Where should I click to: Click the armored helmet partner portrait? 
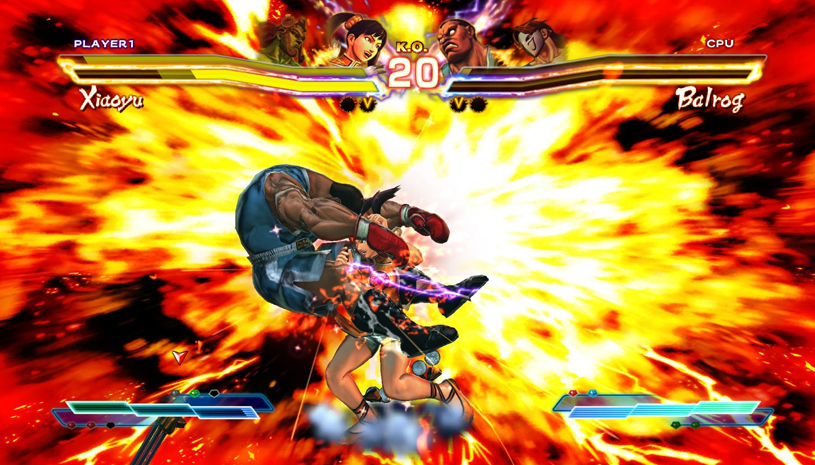pos(289,36)
